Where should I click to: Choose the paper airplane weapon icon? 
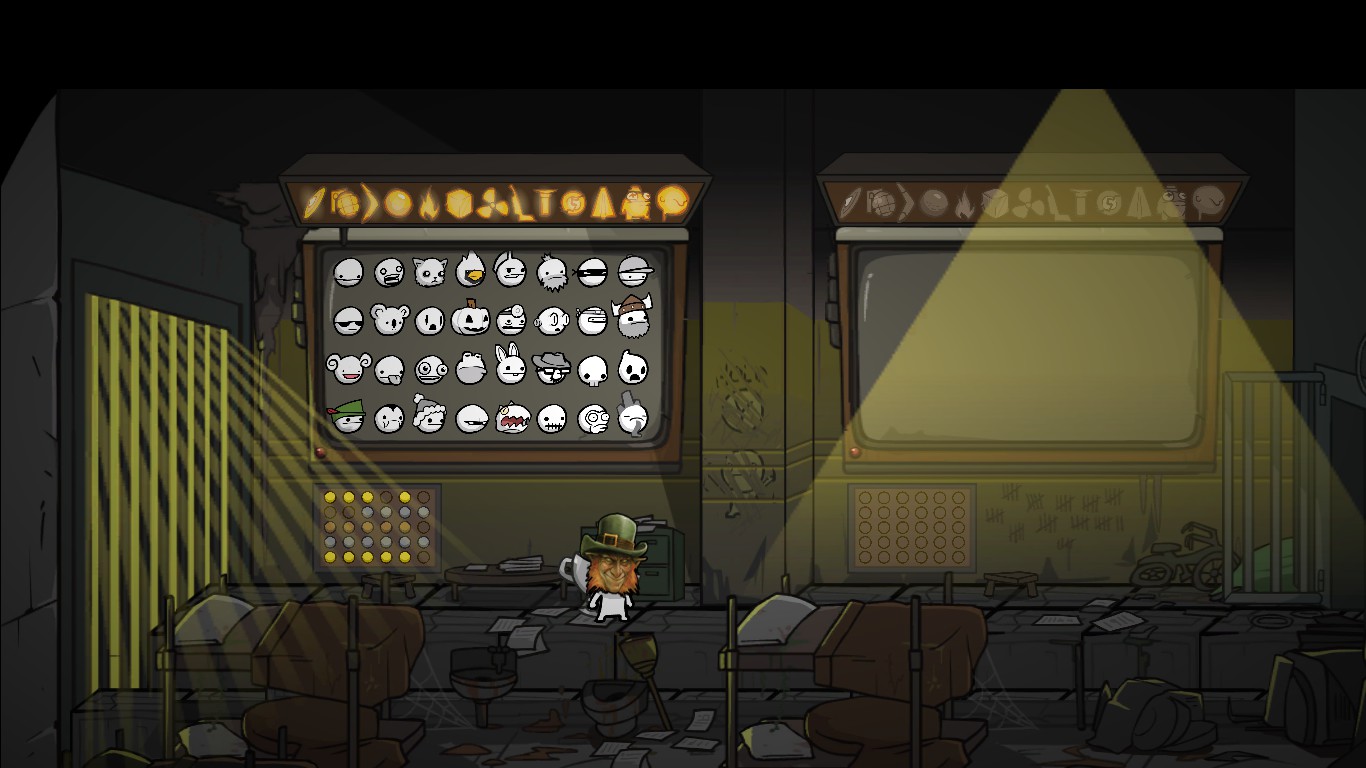(602, 206)
